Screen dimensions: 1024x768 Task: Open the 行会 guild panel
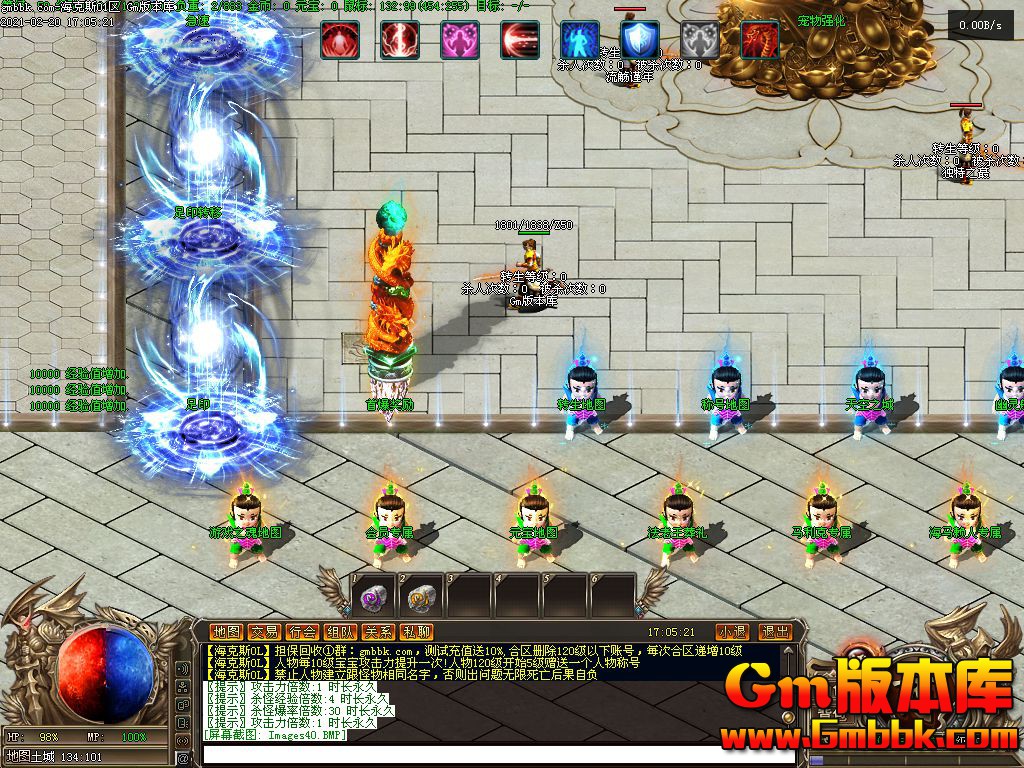point(302,632)
